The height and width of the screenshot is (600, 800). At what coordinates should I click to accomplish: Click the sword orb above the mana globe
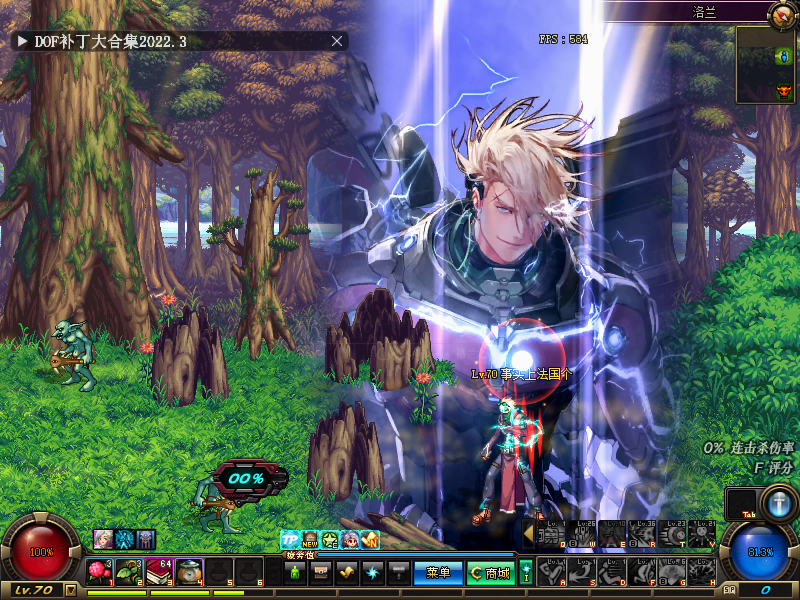click(780, 503)
